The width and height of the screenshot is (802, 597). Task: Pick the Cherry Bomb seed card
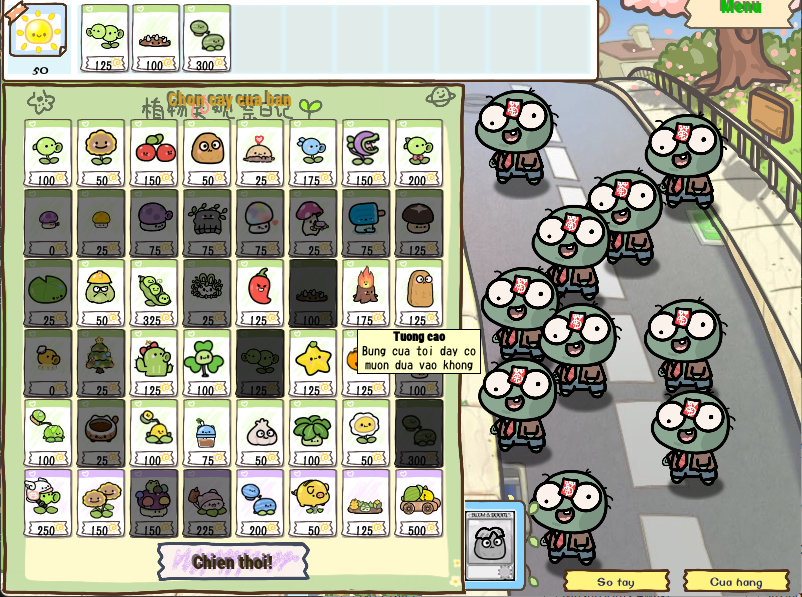154,153
